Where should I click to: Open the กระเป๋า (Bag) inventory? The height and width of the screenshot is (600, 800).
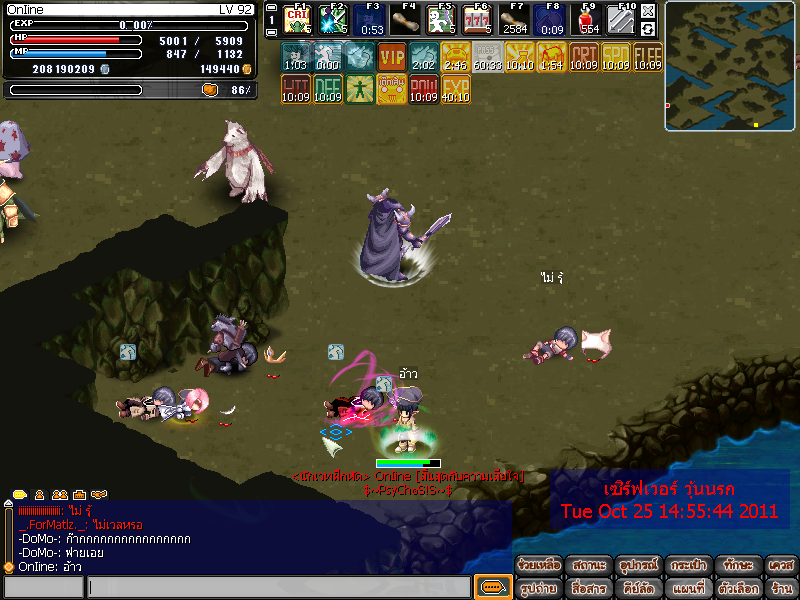(688, 566)
